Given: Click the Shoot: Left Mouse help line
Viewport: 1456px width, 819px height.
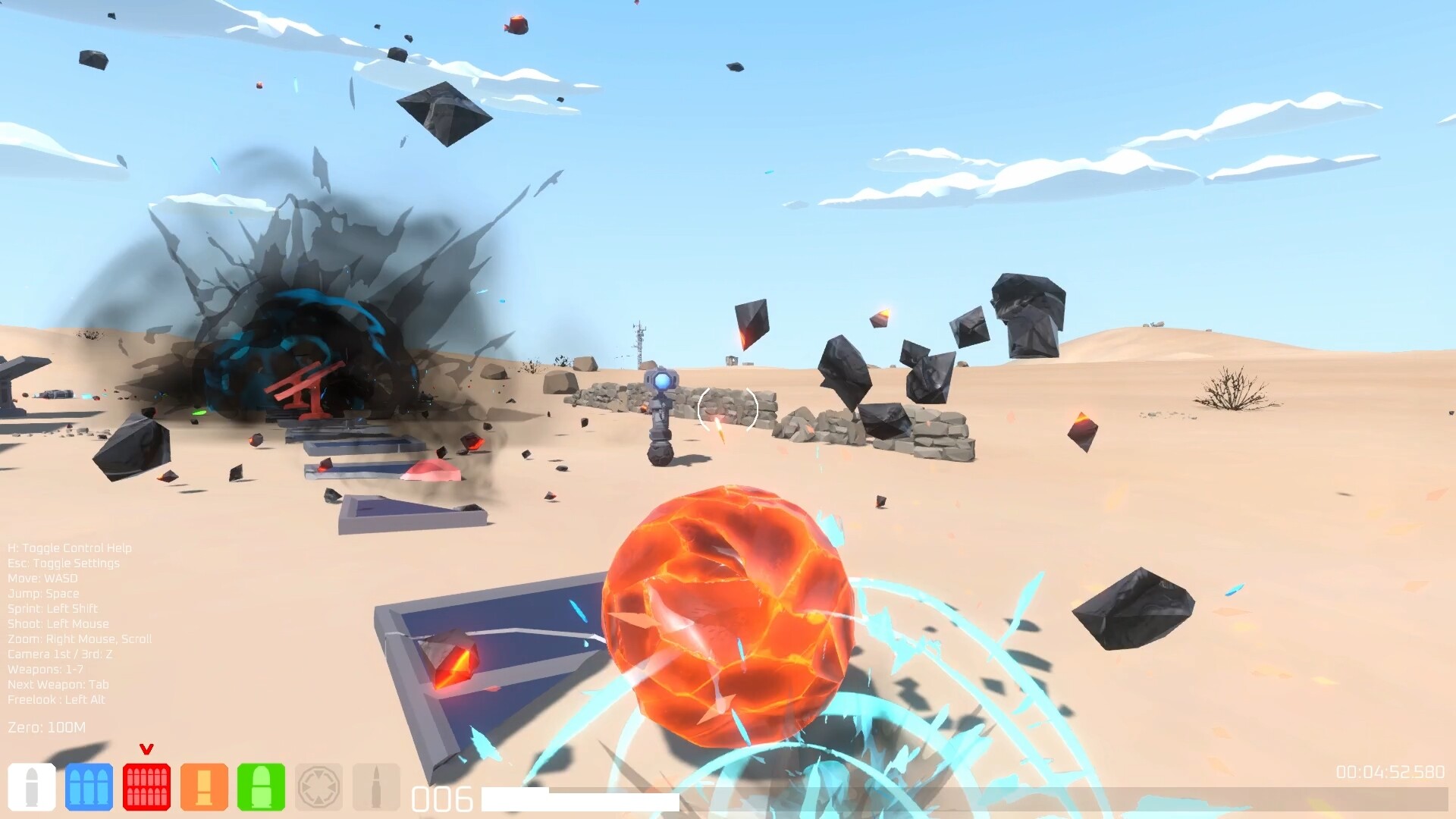Looking at the screenshot, I should click(x=58, y=623).
